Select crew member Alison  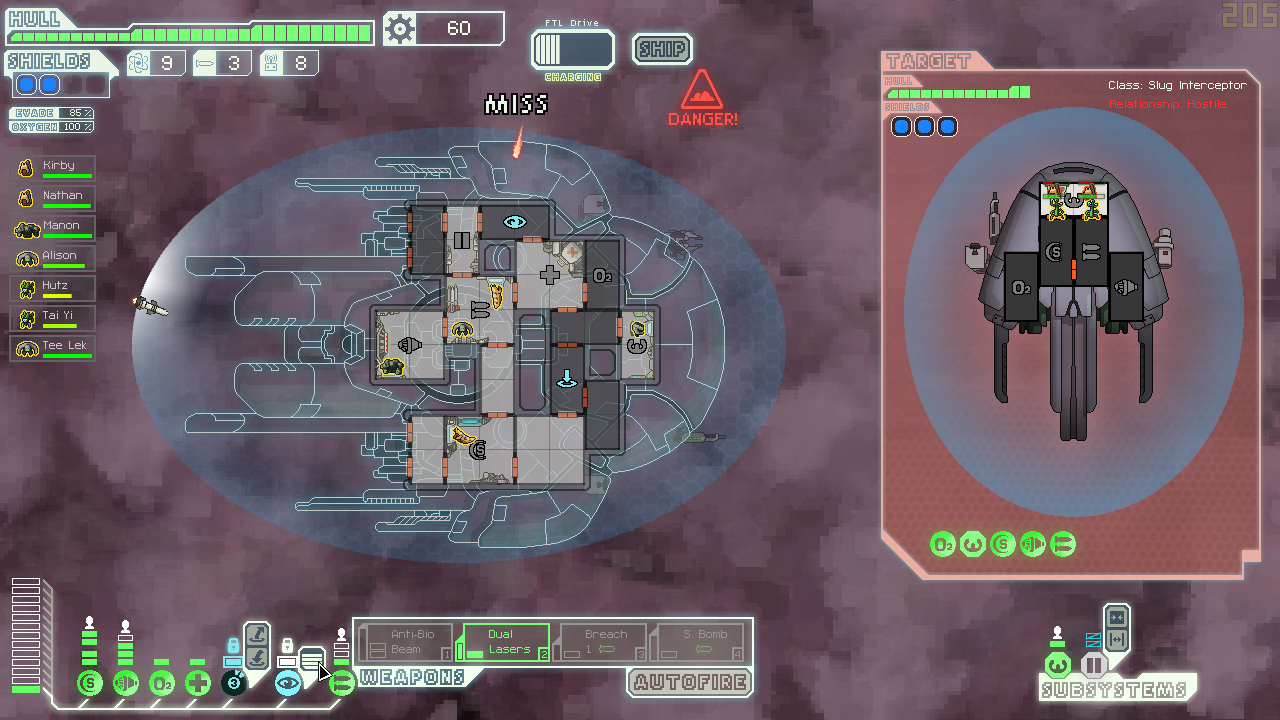coord(55,259)
